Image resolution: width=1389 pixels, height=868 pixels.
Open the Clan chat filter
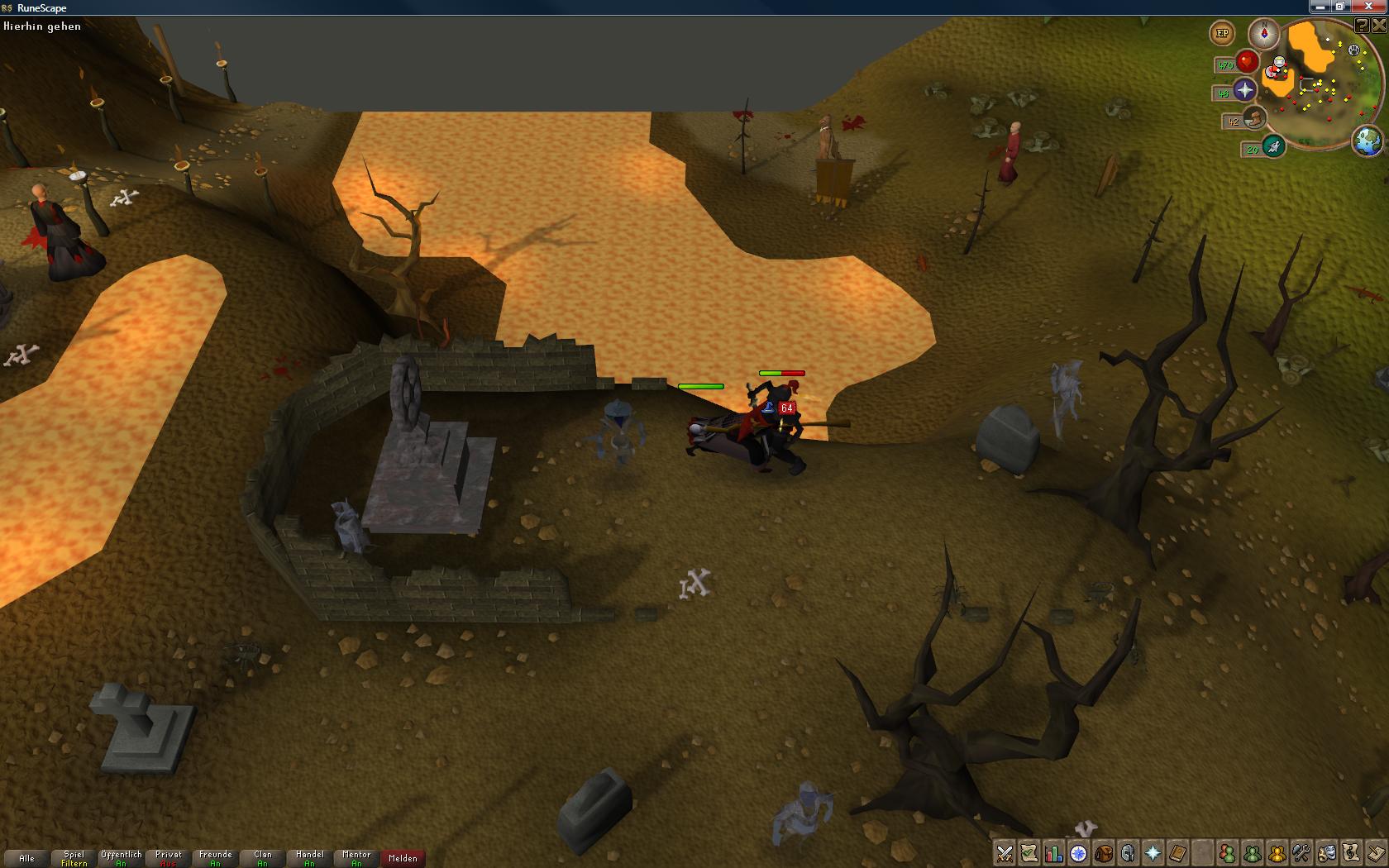click(263, 858)
